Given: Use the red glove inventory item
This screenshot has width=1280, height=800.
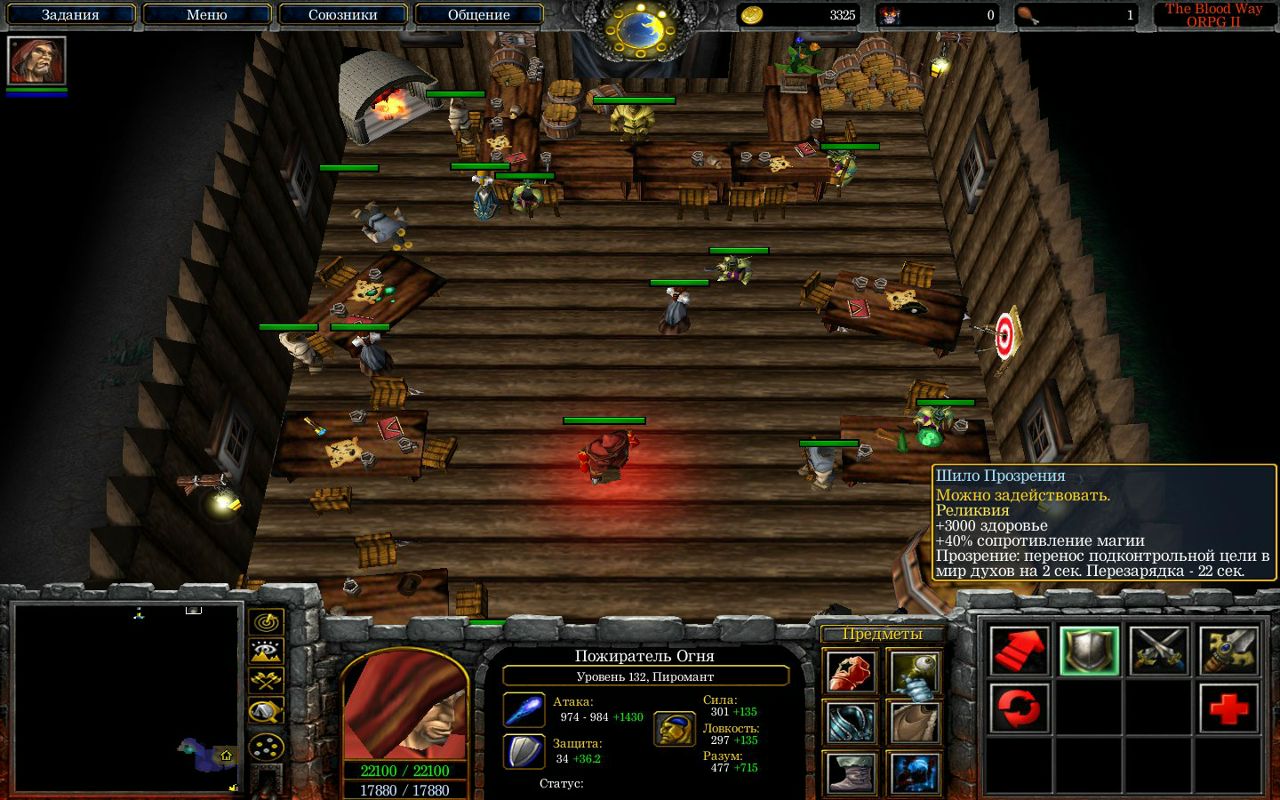Looking at the screenshot, I should (852, 671).
